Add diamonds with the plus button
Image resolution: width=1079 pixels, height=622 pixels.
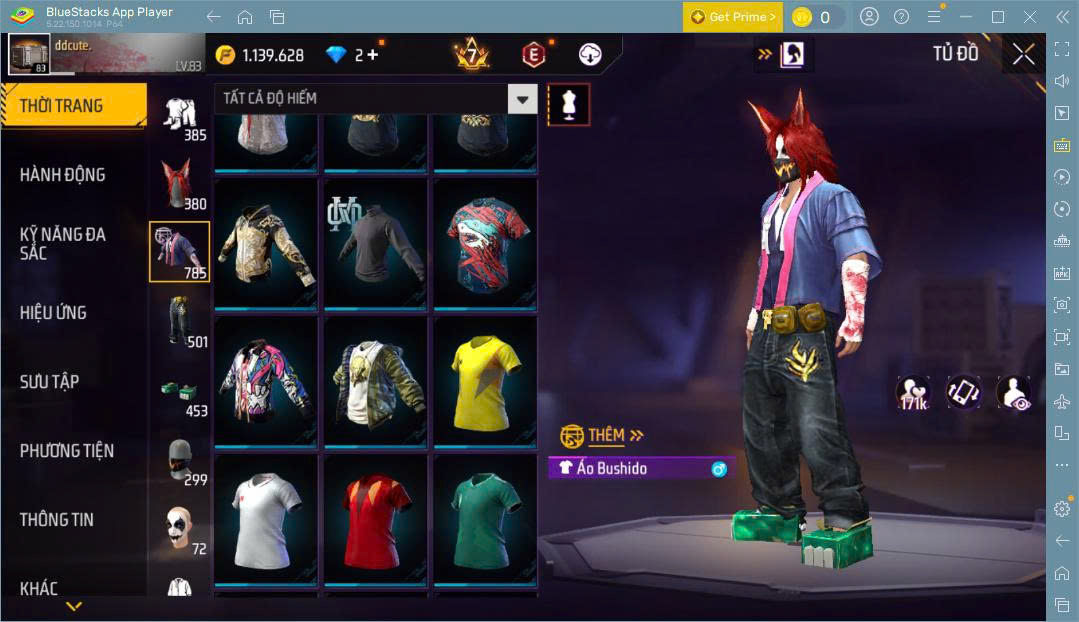373,55
